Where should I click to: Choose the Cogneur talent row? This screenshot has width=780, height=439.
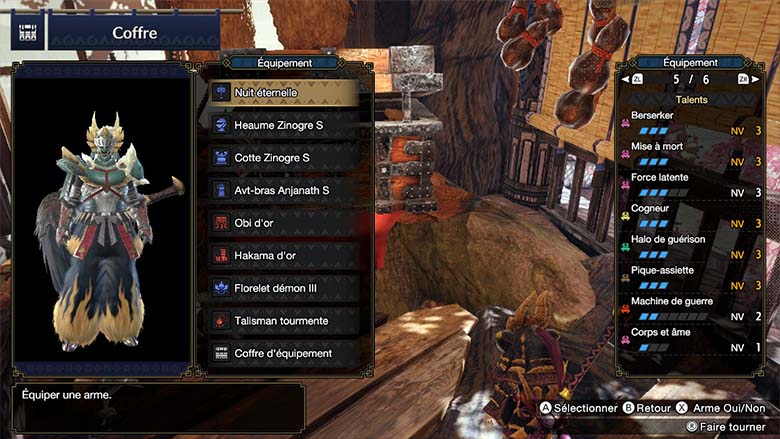(690, 216)
